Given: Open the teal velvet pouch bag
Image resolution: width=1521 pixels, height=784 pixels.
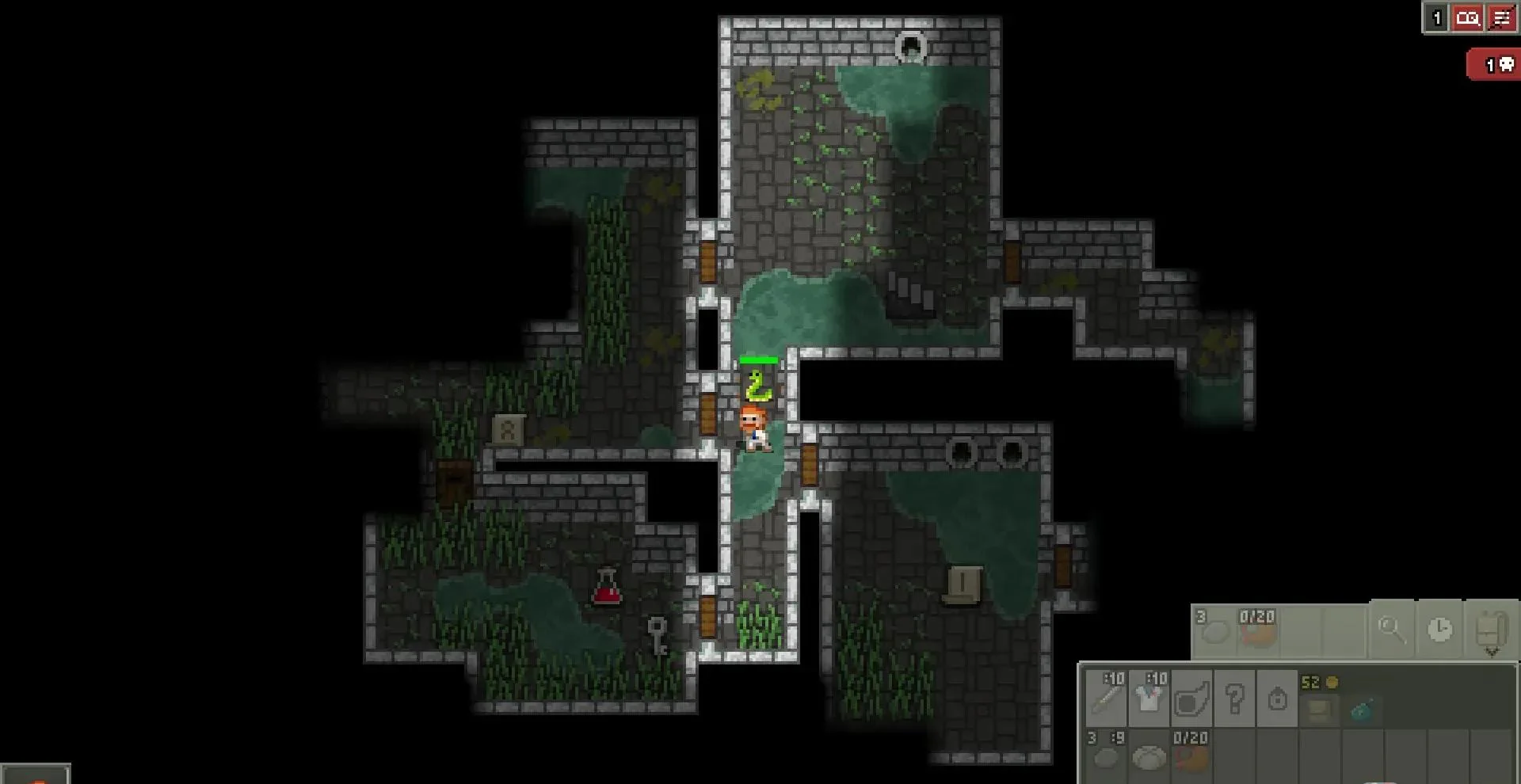Looking at the screenshot, I should point(1362,710).
